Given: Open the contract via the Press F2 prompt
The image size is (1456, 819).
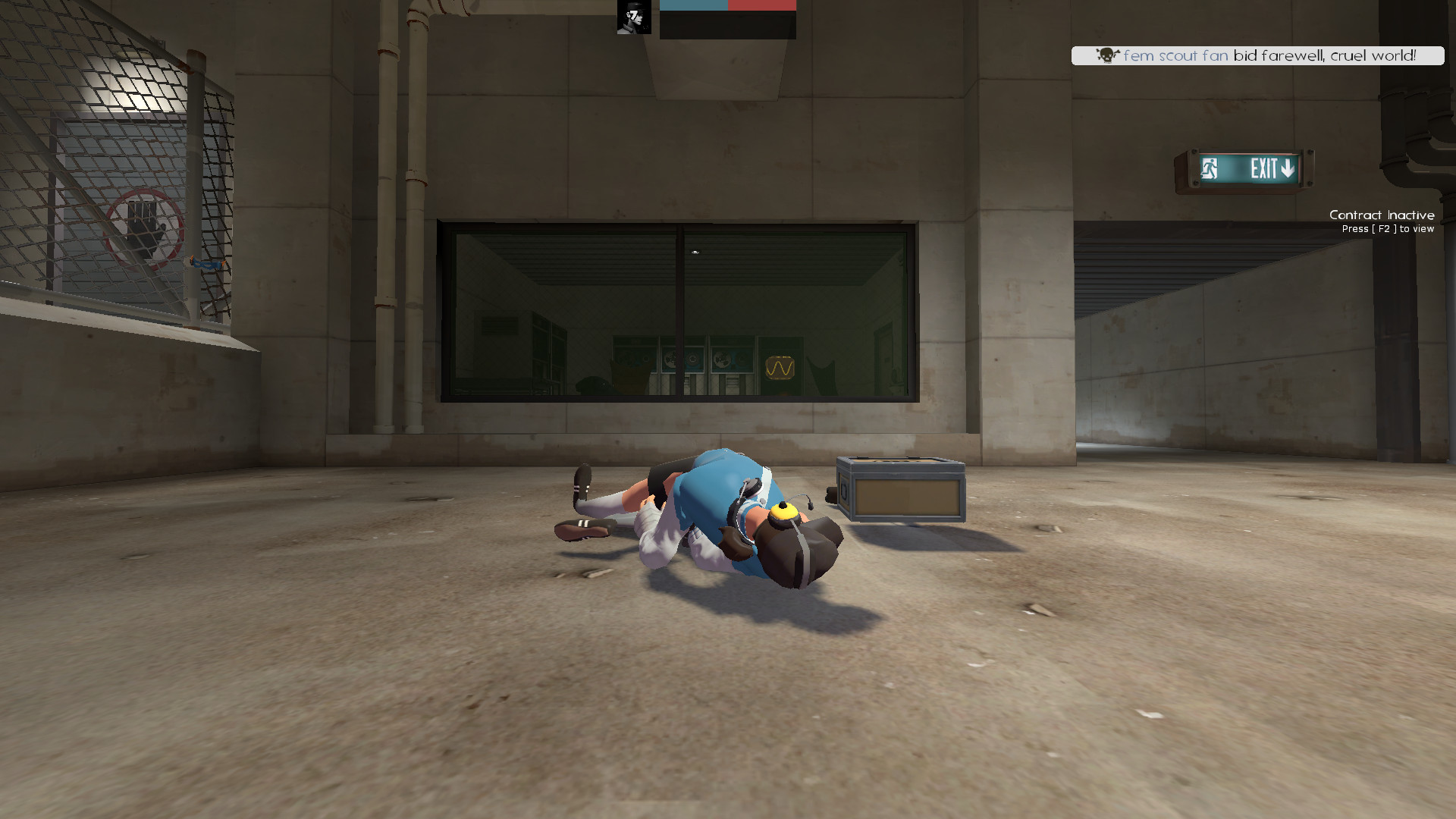Looking at the screenshot, I should [1388, 229].
